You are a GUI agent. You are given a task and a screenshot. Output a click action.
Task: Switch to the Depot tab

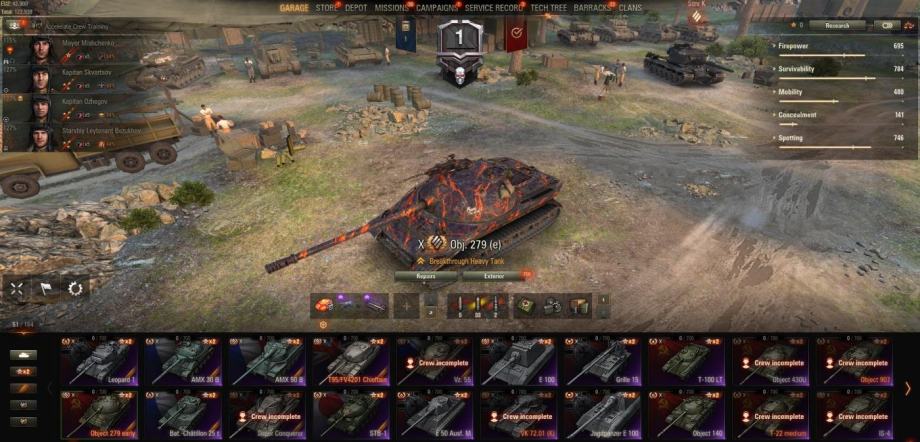coord(357,7)
